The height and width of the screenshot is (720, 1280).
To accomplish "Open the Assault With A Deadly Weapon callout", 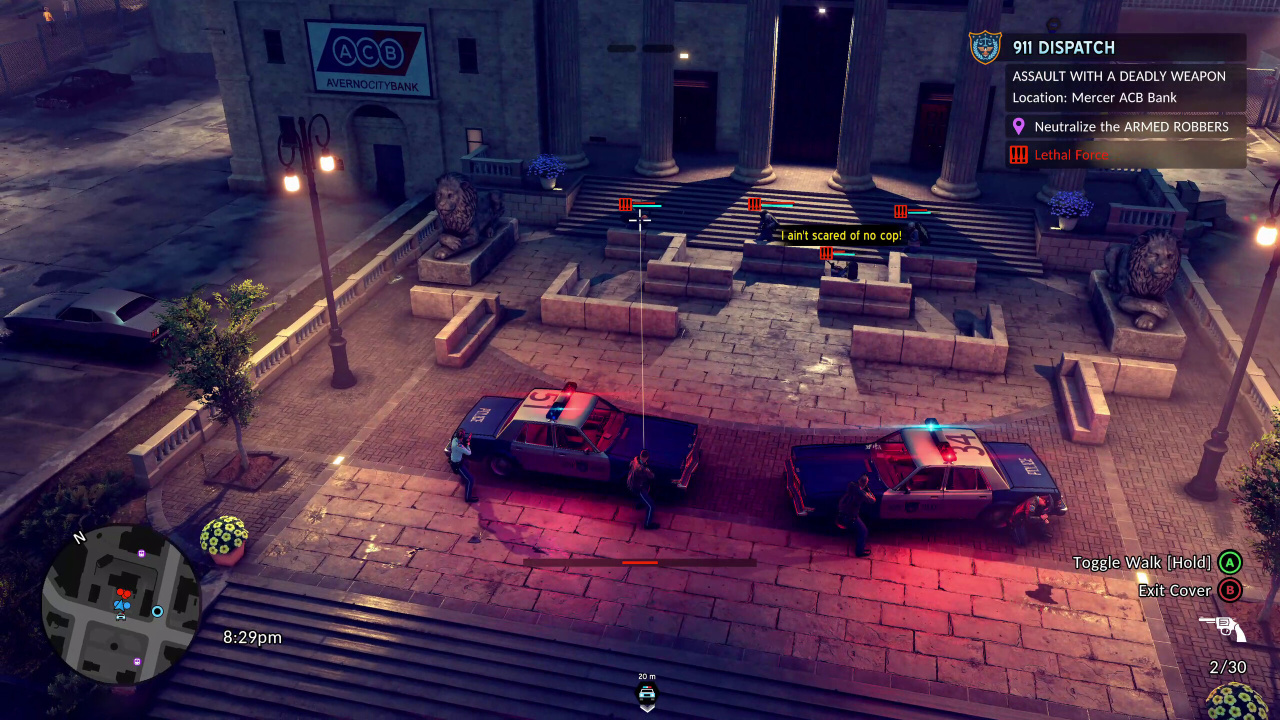I will pos(1118,76).
